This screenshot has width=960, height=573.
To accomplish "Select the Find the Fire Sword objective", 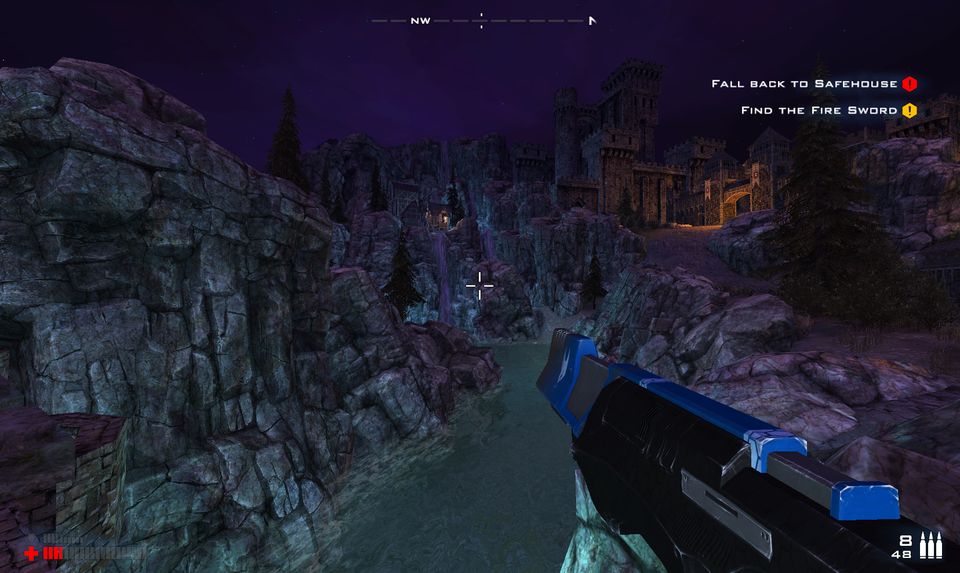I will [819, 110].
